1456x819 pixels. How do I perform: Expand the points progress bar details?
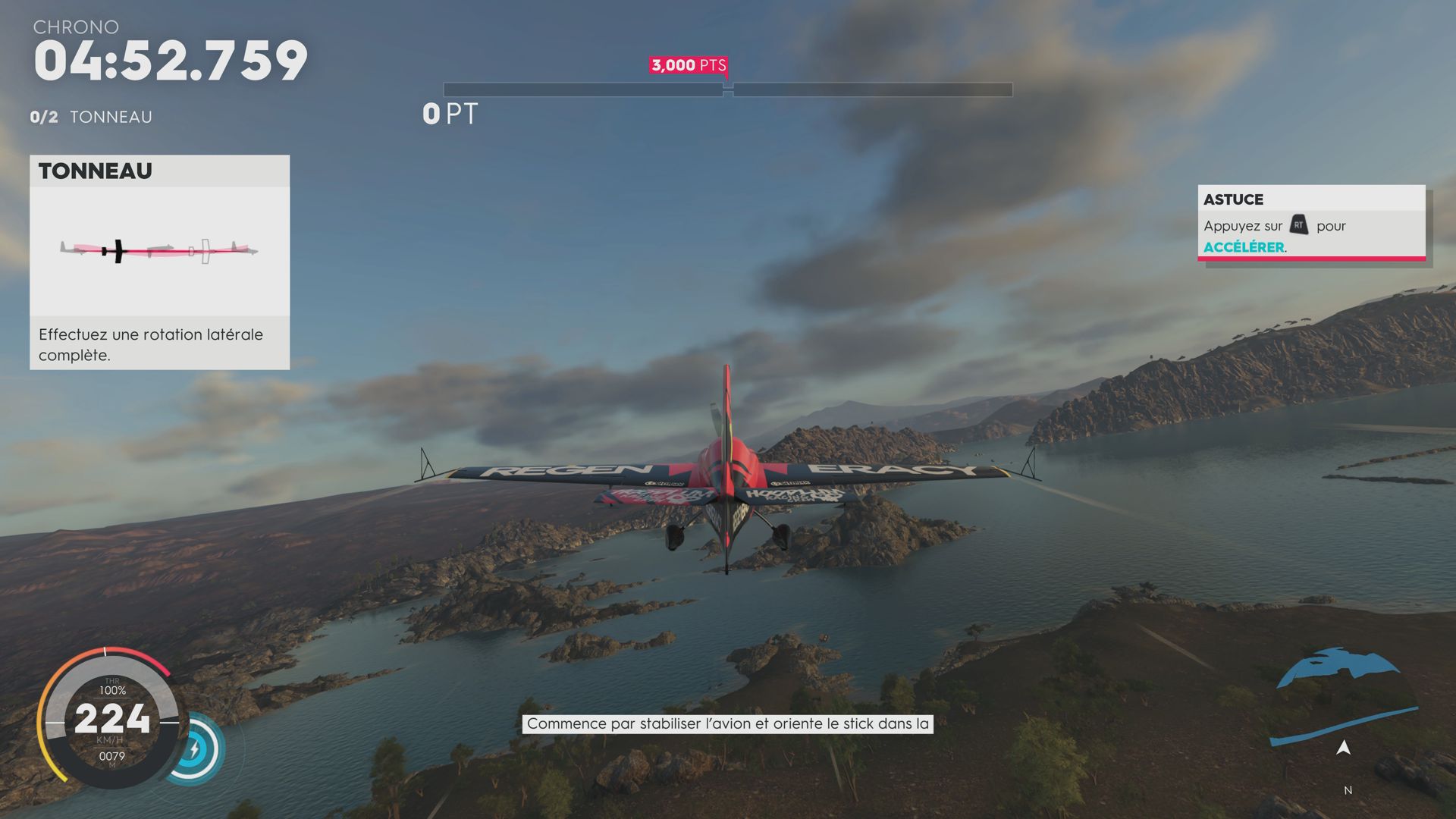click(728, 89)
